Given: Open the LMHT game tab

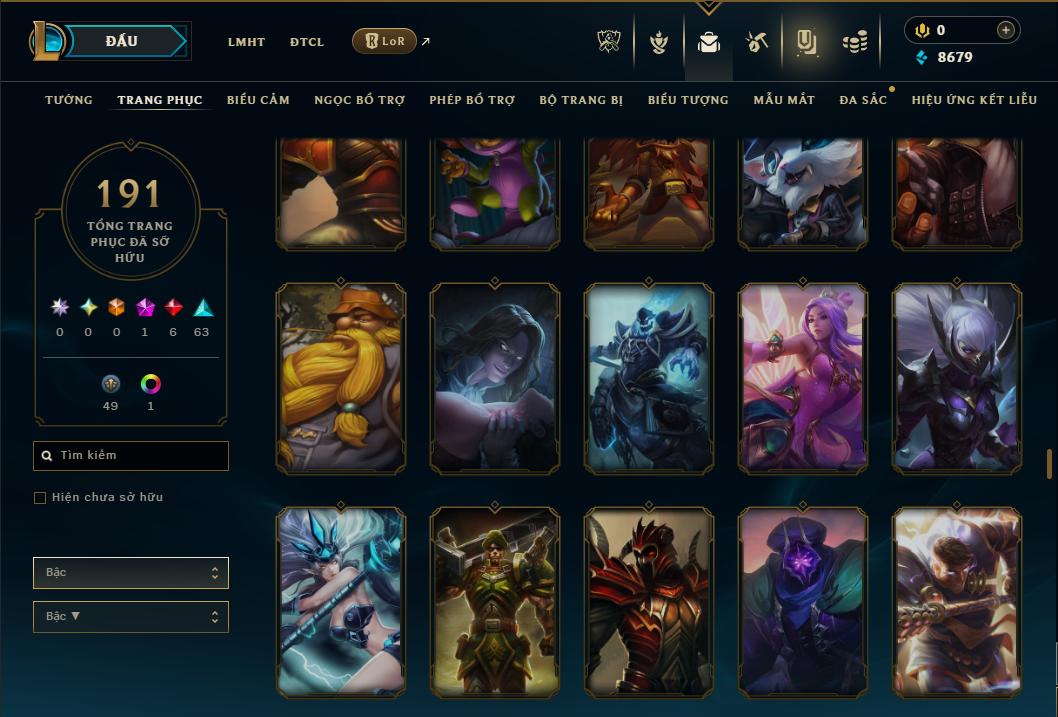Looking at the screenshot, I should [x=246, y=42].
